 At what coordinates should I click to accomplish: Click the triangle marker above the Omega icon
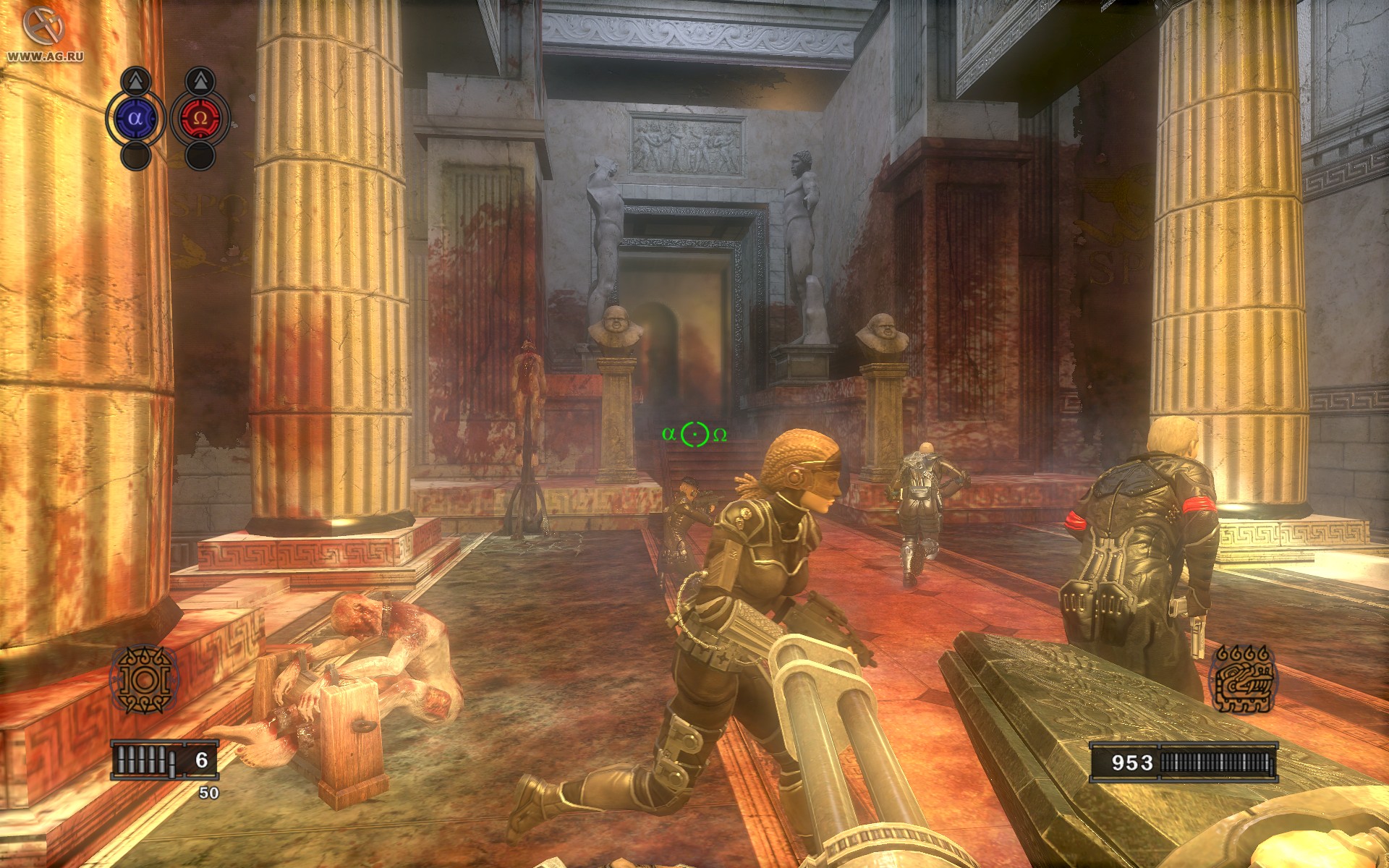[x=200, y=80]
